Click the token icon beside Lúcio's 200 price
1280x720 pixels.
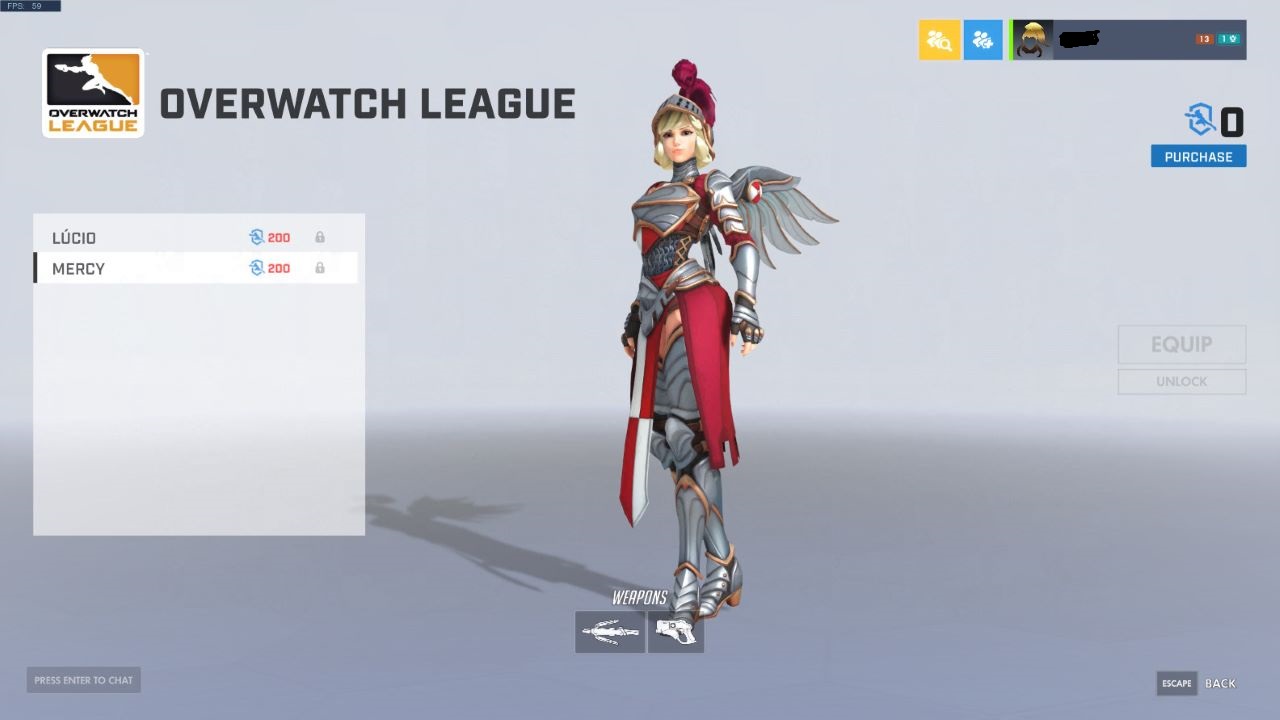click(258, 237)
